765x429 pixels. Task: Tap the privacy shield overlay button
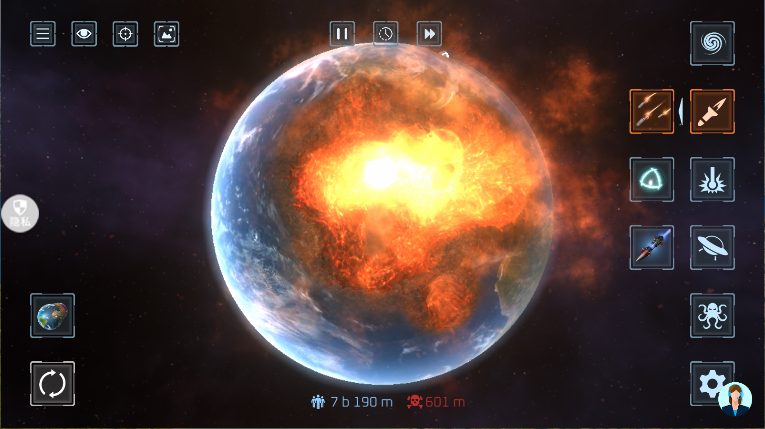pos(19,213)
